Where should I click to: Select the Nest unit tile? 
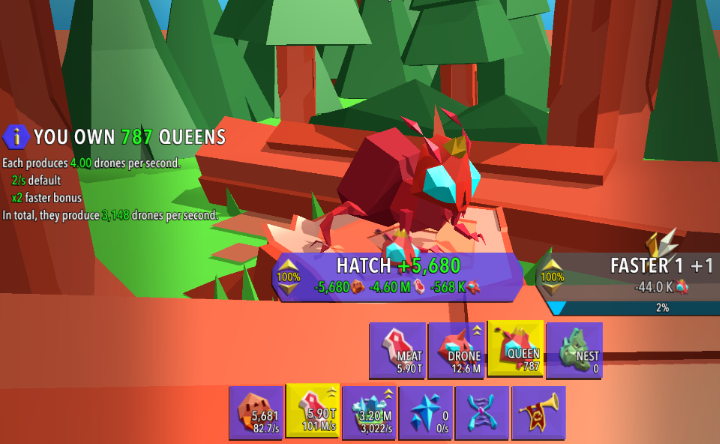coord(574,349)
